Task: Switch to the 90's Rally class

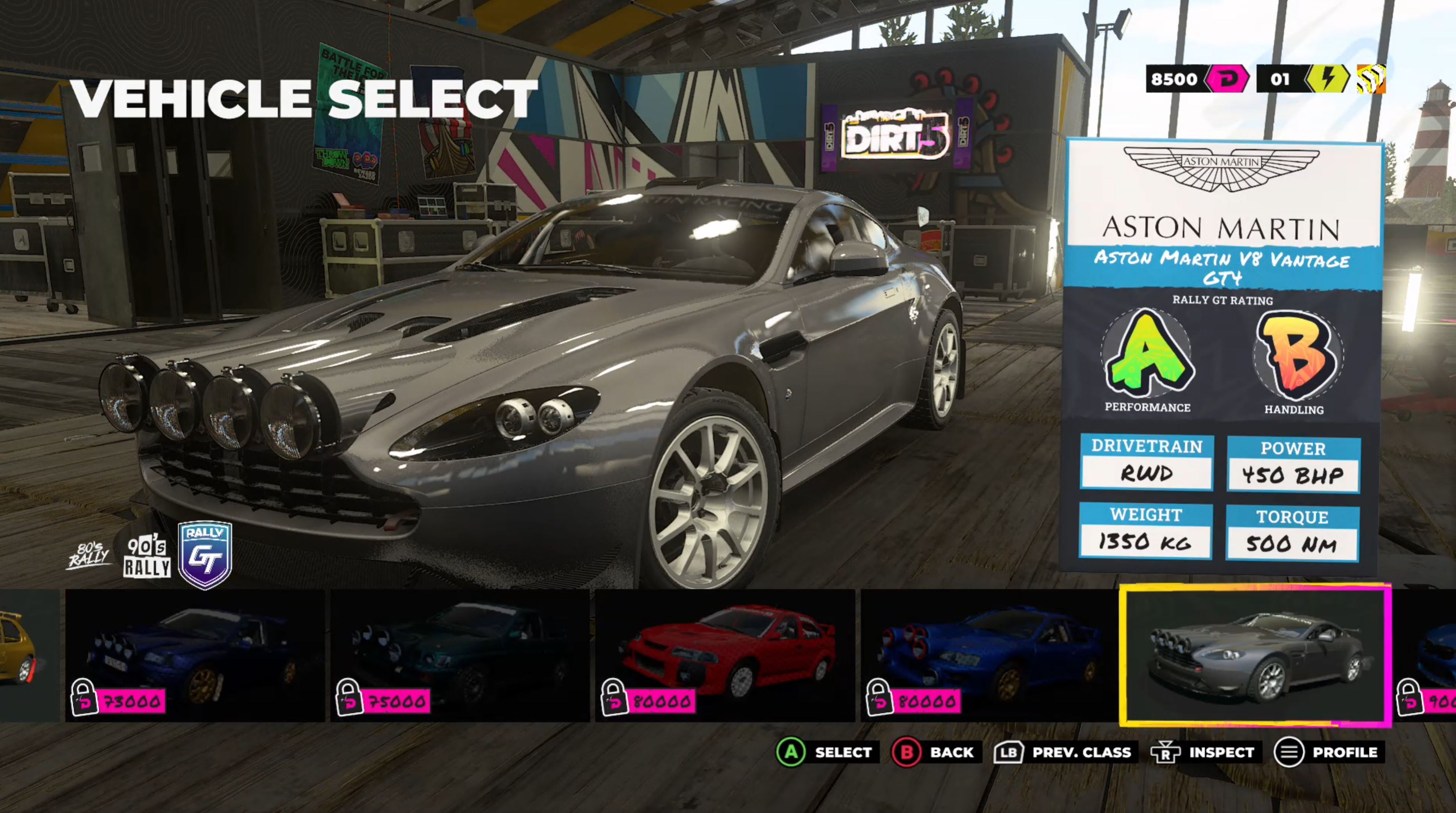Action: [147, 557]
